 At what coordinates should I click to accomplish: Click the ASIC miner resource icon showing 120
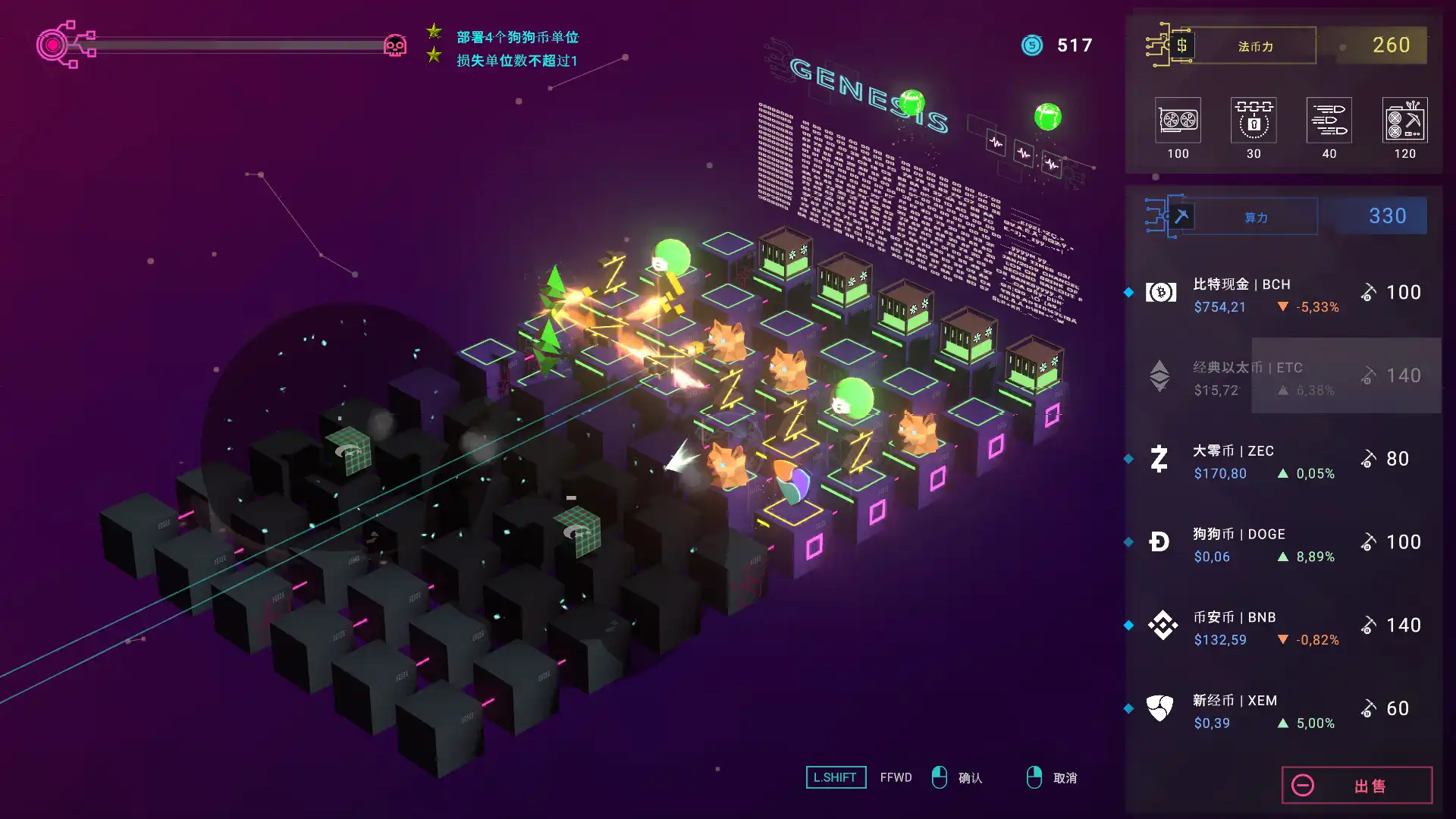pyautogui.click(x=1405, y=120)
